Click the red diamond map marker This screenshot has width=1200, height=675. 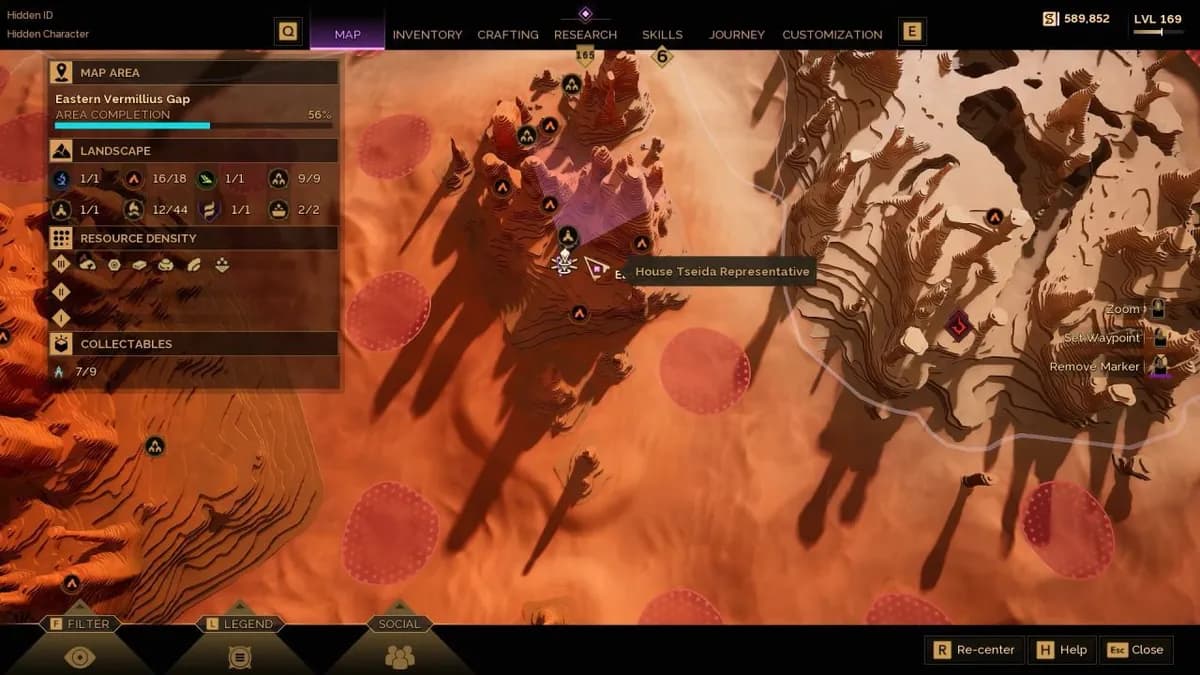960,324
